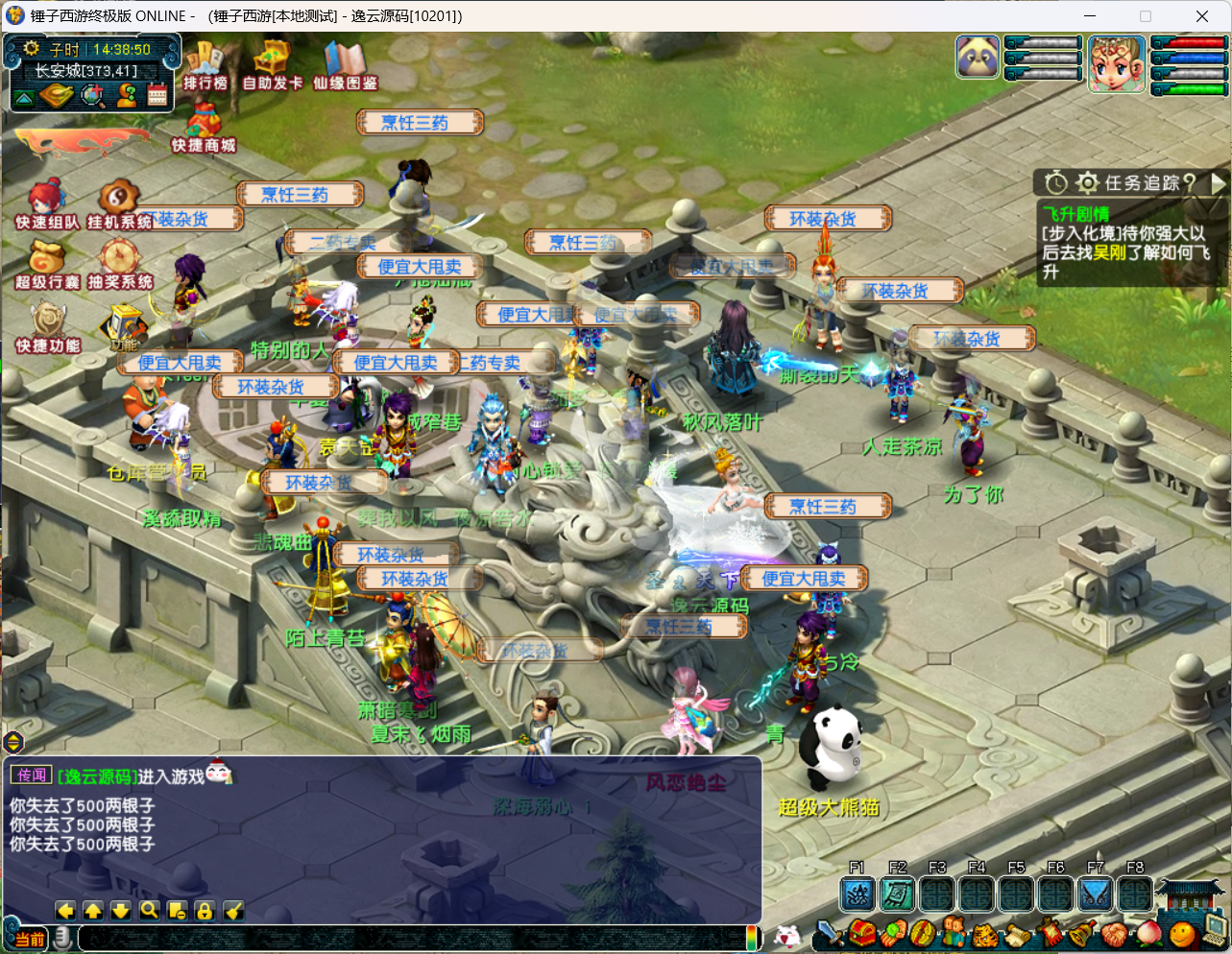Screen dimensions: 1232x954
Task: Minimize the game window
Action: pyautogui.click(x=1090, y=16)
